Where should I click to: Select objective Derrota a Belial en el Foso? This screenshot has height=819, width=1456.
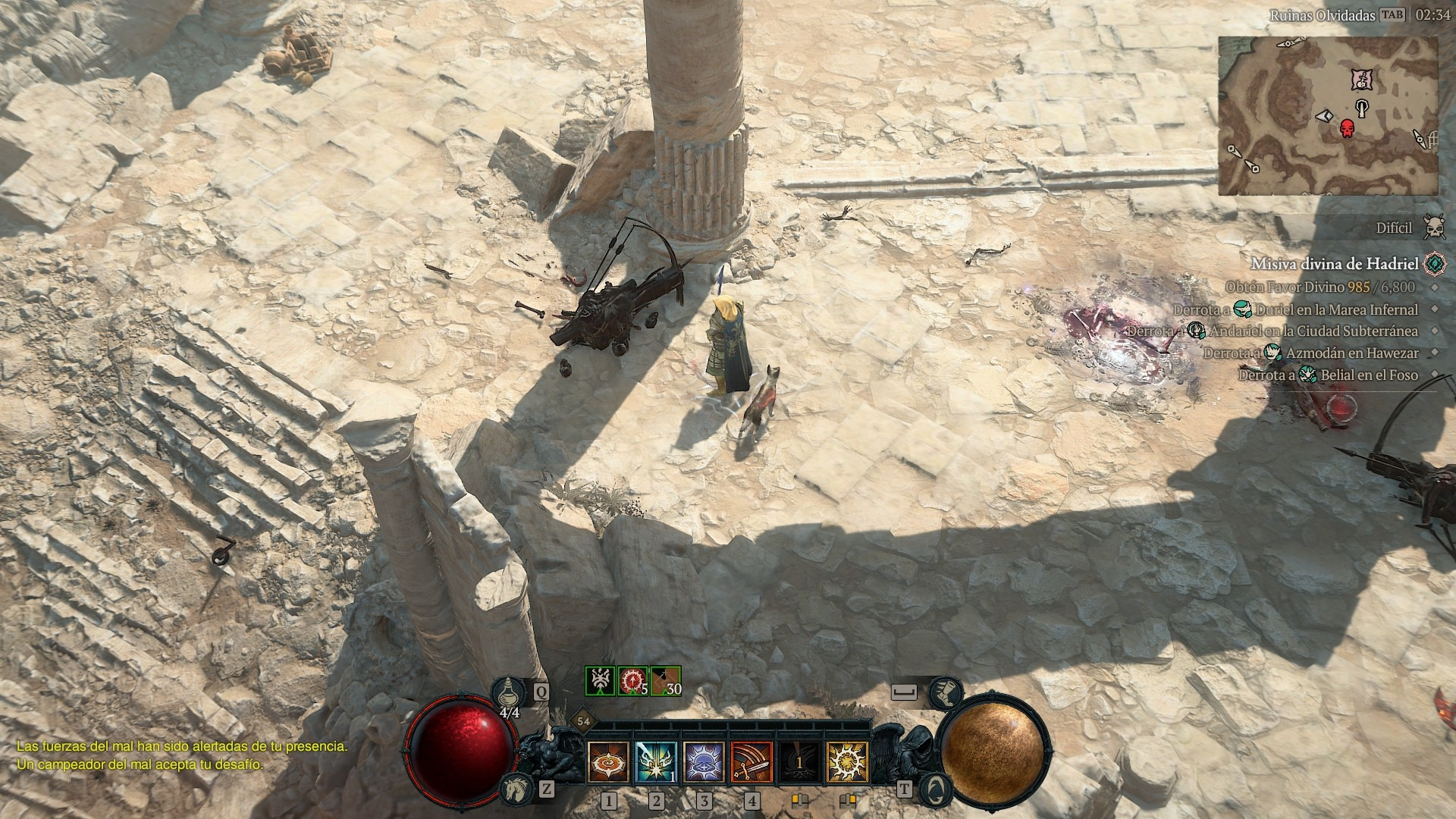[1328, 375]
